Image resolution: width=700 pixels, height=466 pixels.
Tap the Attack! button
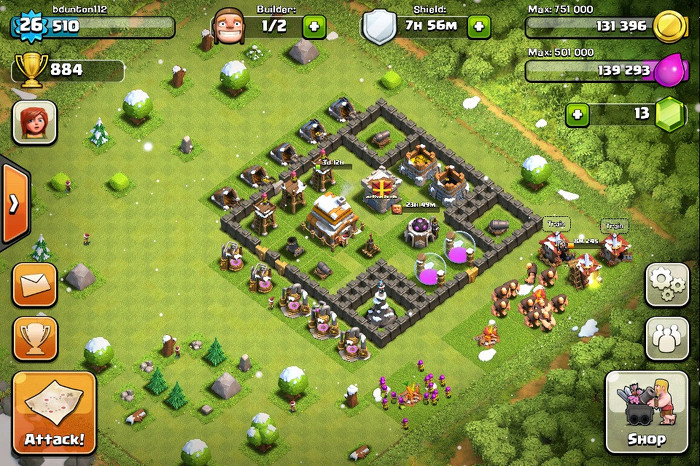point(54,412)
